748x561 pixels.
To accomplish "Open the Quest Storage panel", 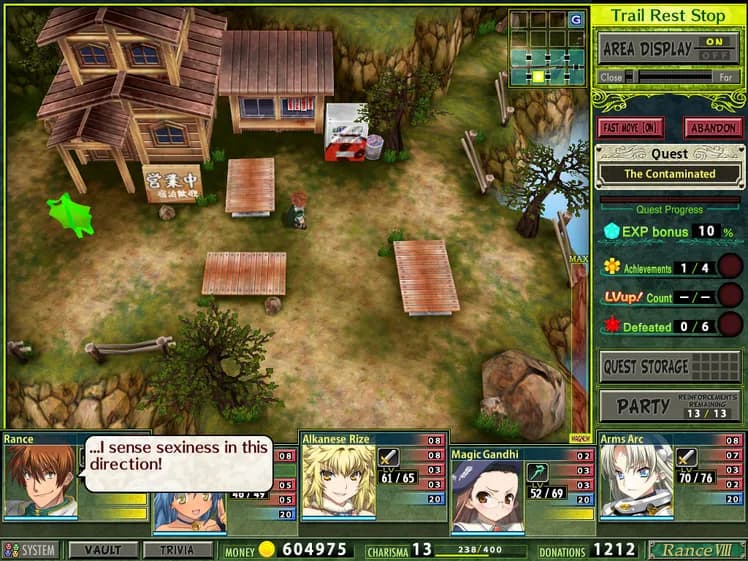I will (x=670, y=367).
